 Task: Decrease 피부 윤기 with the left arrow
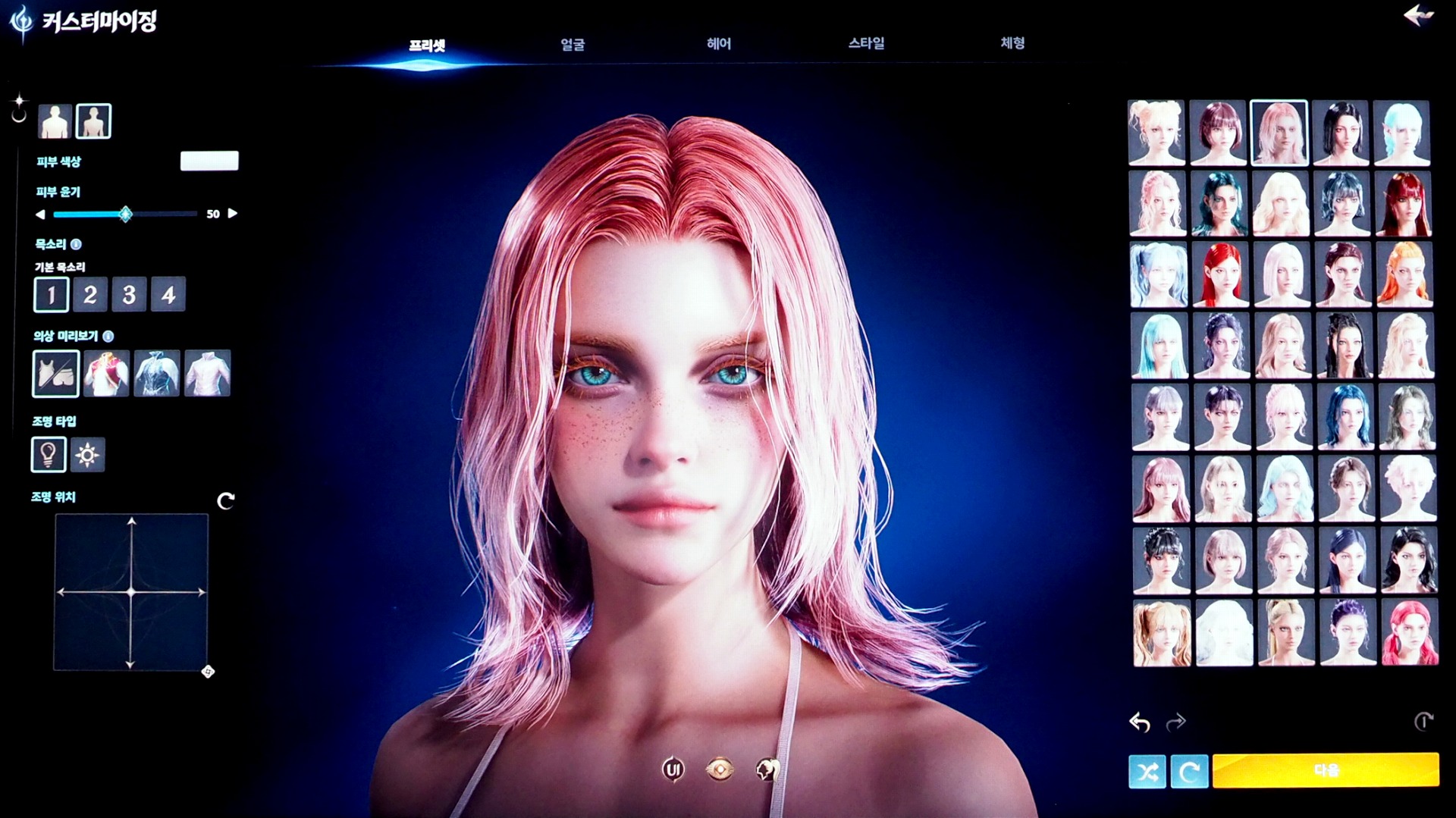[40, 215]
